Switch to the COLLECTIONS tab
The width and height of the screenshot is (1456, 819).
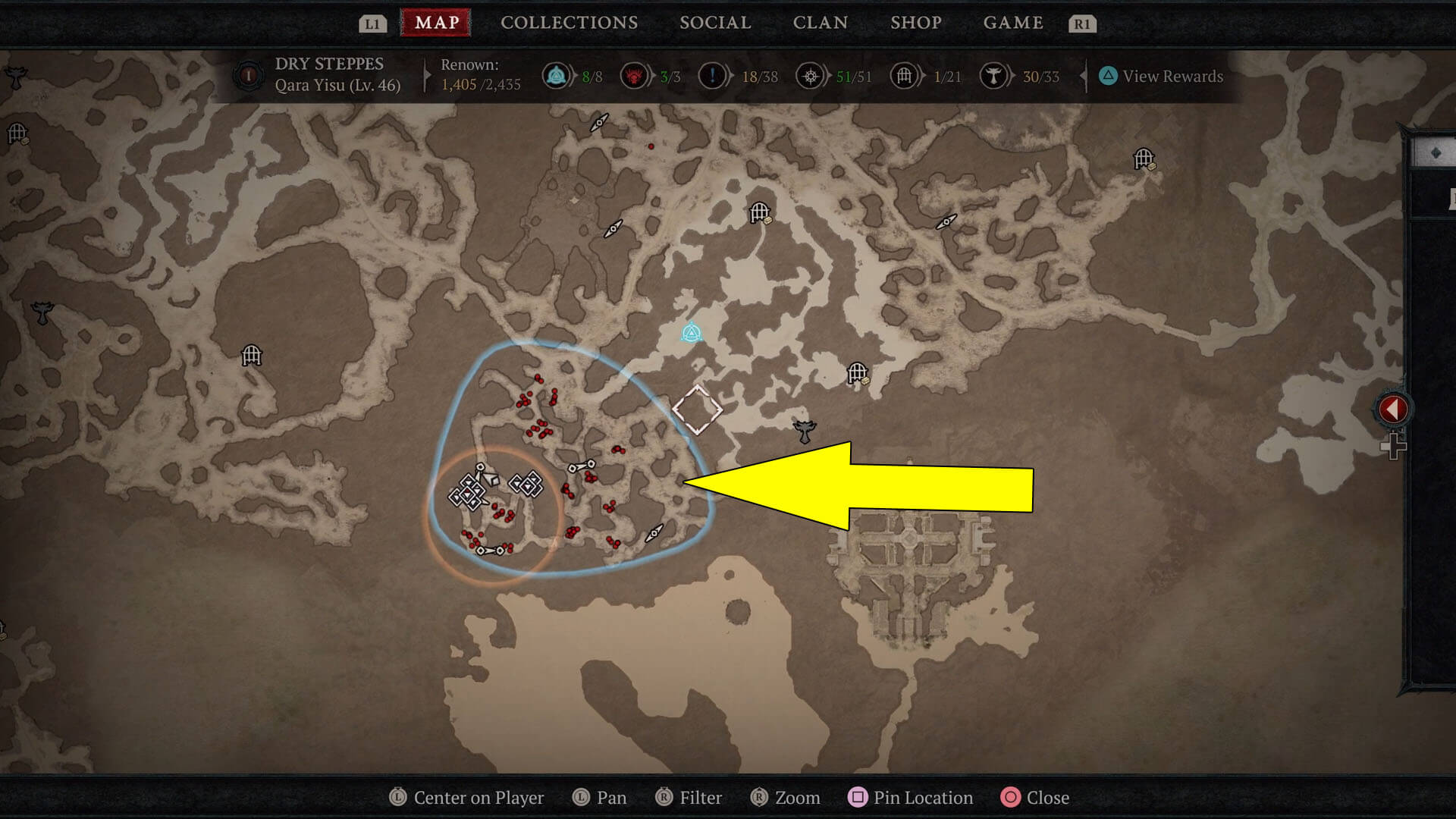pos(569,22)
